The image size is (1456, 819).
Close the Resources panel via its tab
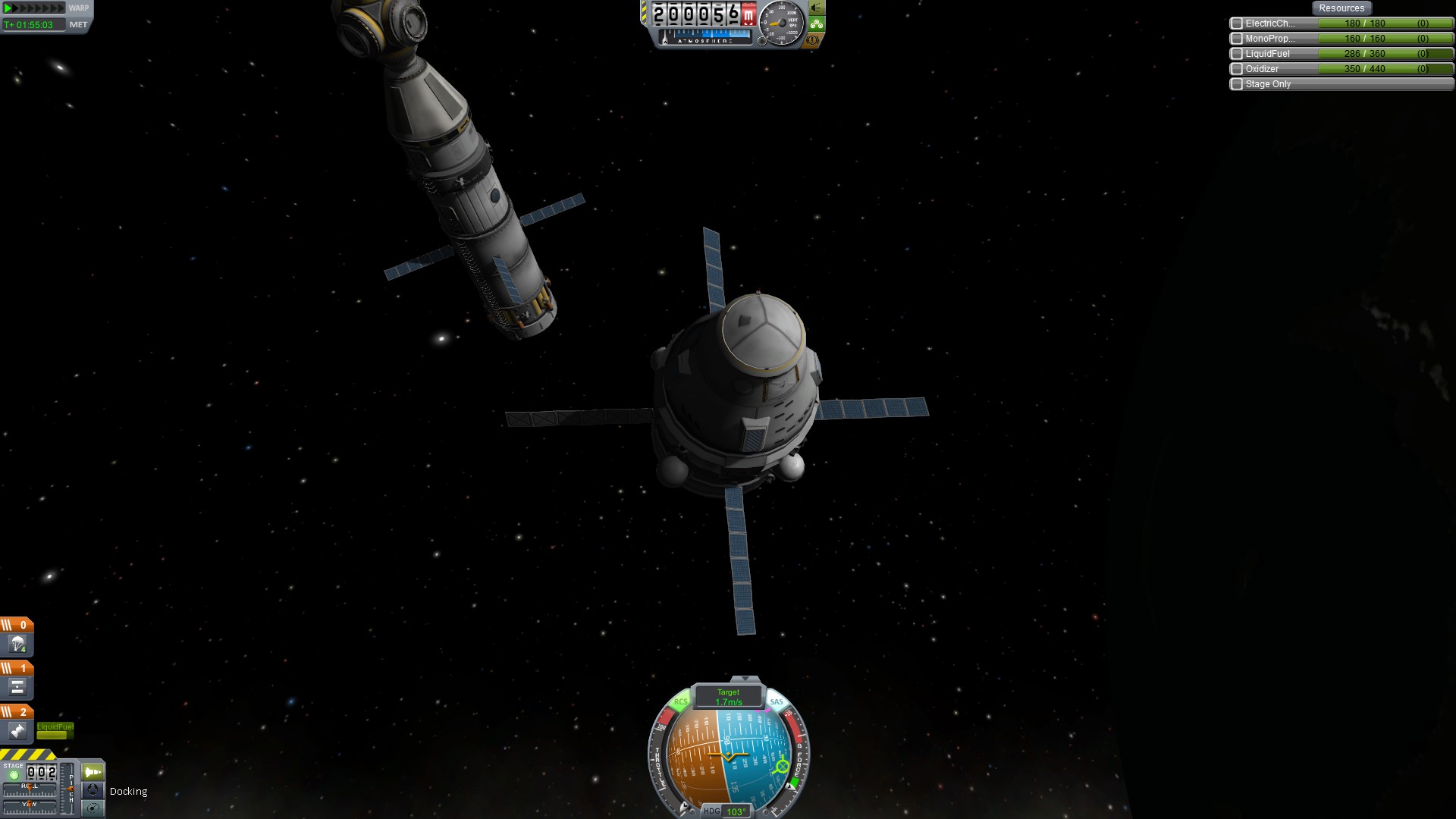coord(1341,8)
